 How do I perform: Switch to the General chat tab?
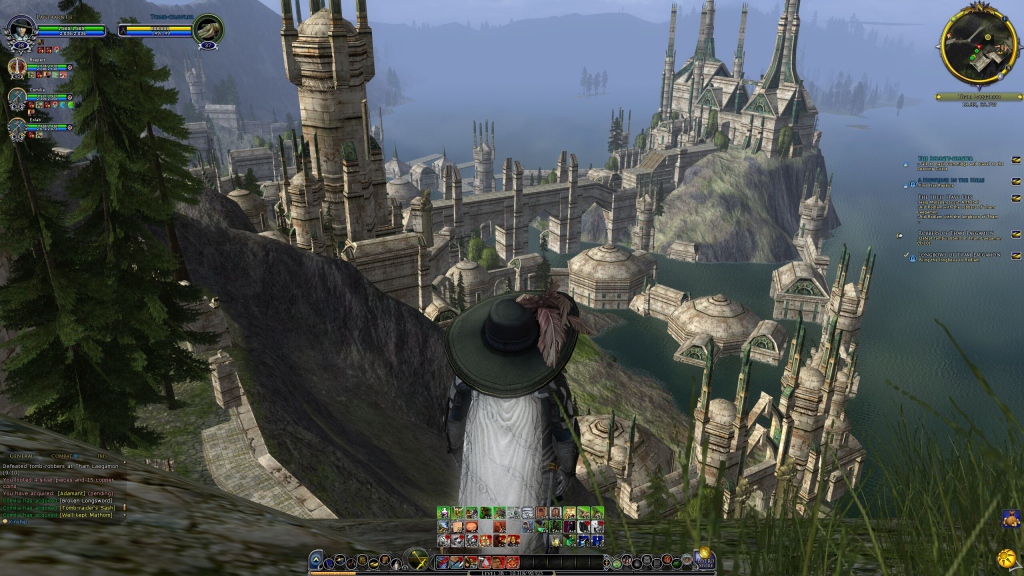click(x=20, y=454)
